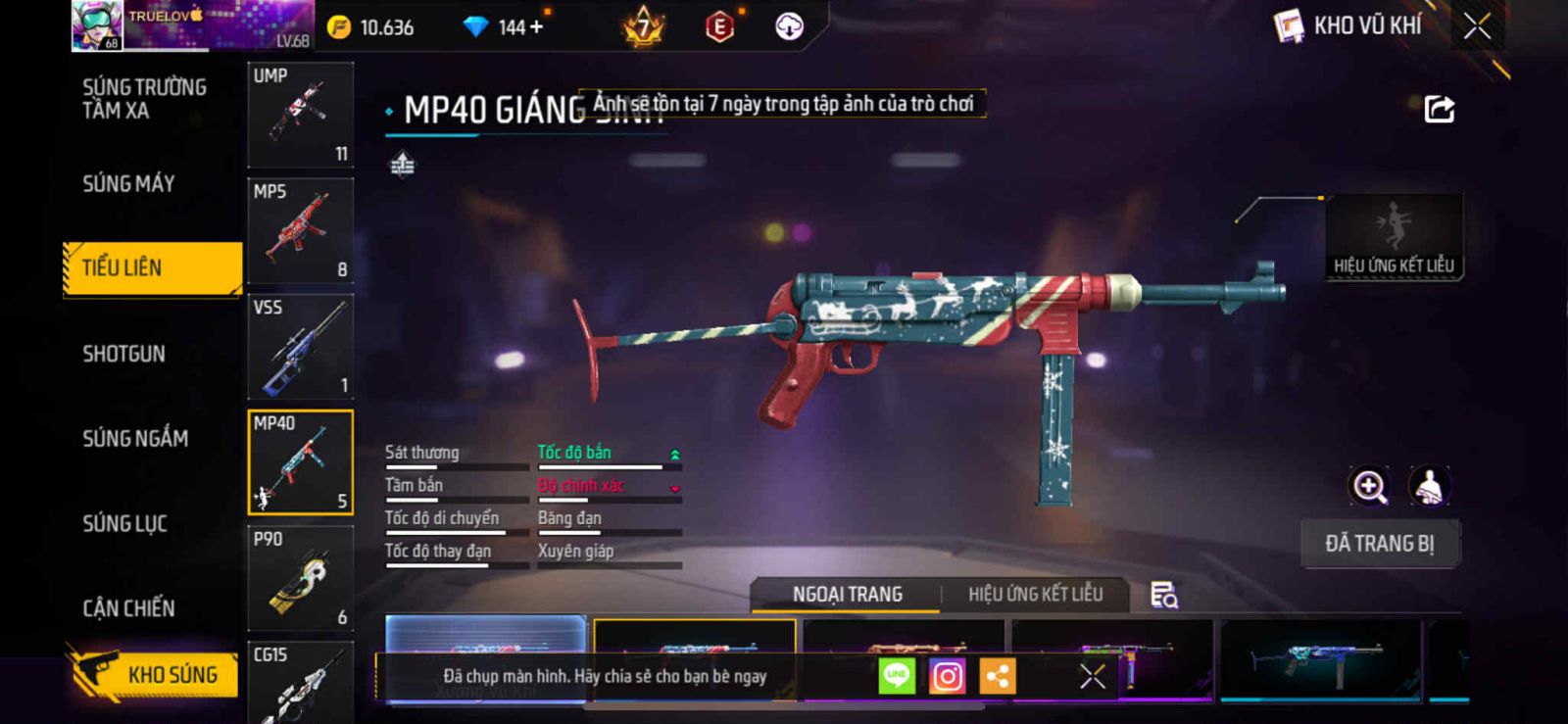Pick the VSS weapon tile
This screenshot has height=724, width=1568.
[300, 347]
